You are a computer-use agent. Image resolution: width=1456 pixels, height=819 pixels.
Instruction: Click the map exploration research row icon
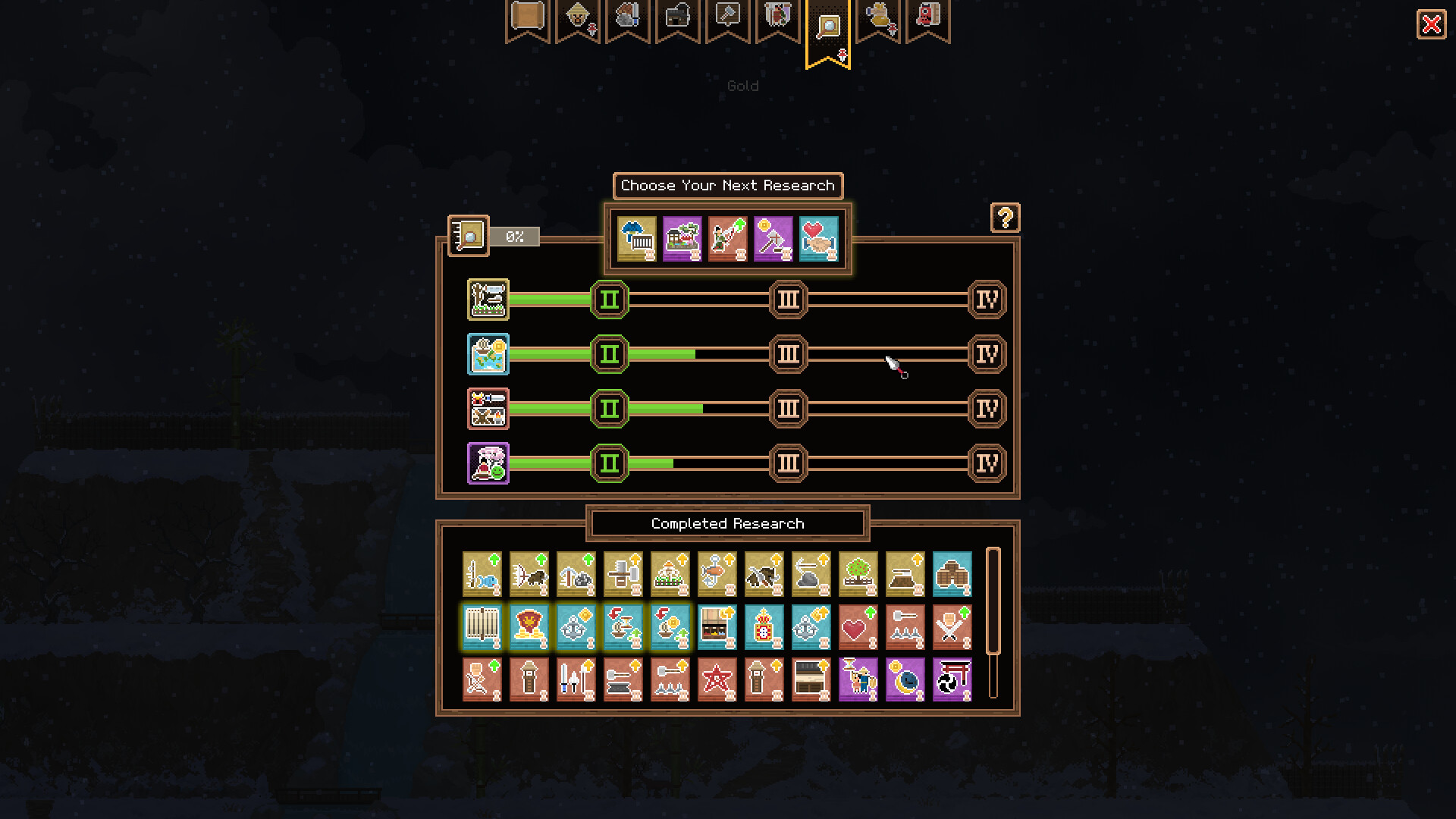[488, 354]
